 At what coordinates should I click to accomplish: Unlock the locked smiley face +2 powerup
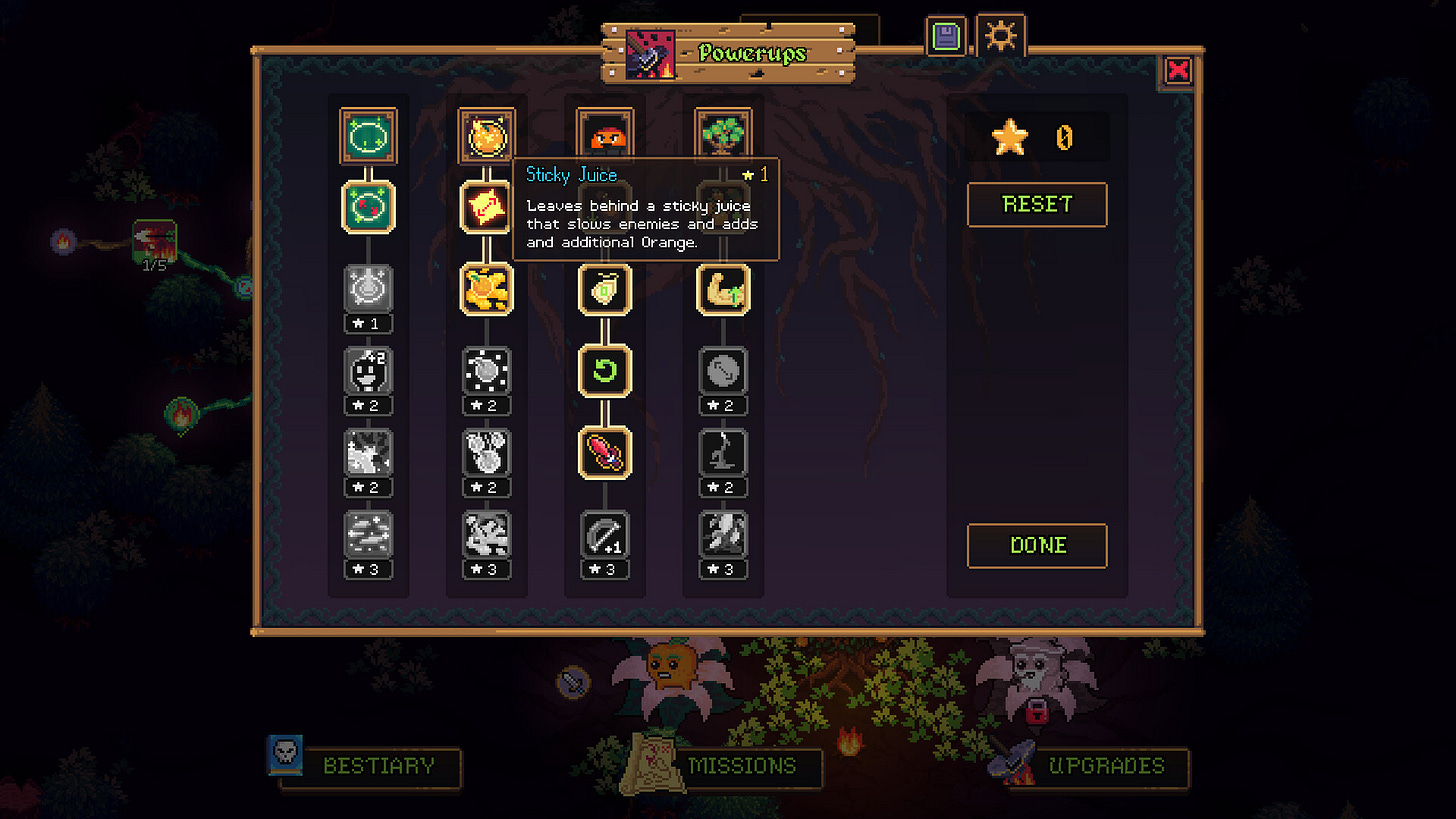tap(369, 372)
